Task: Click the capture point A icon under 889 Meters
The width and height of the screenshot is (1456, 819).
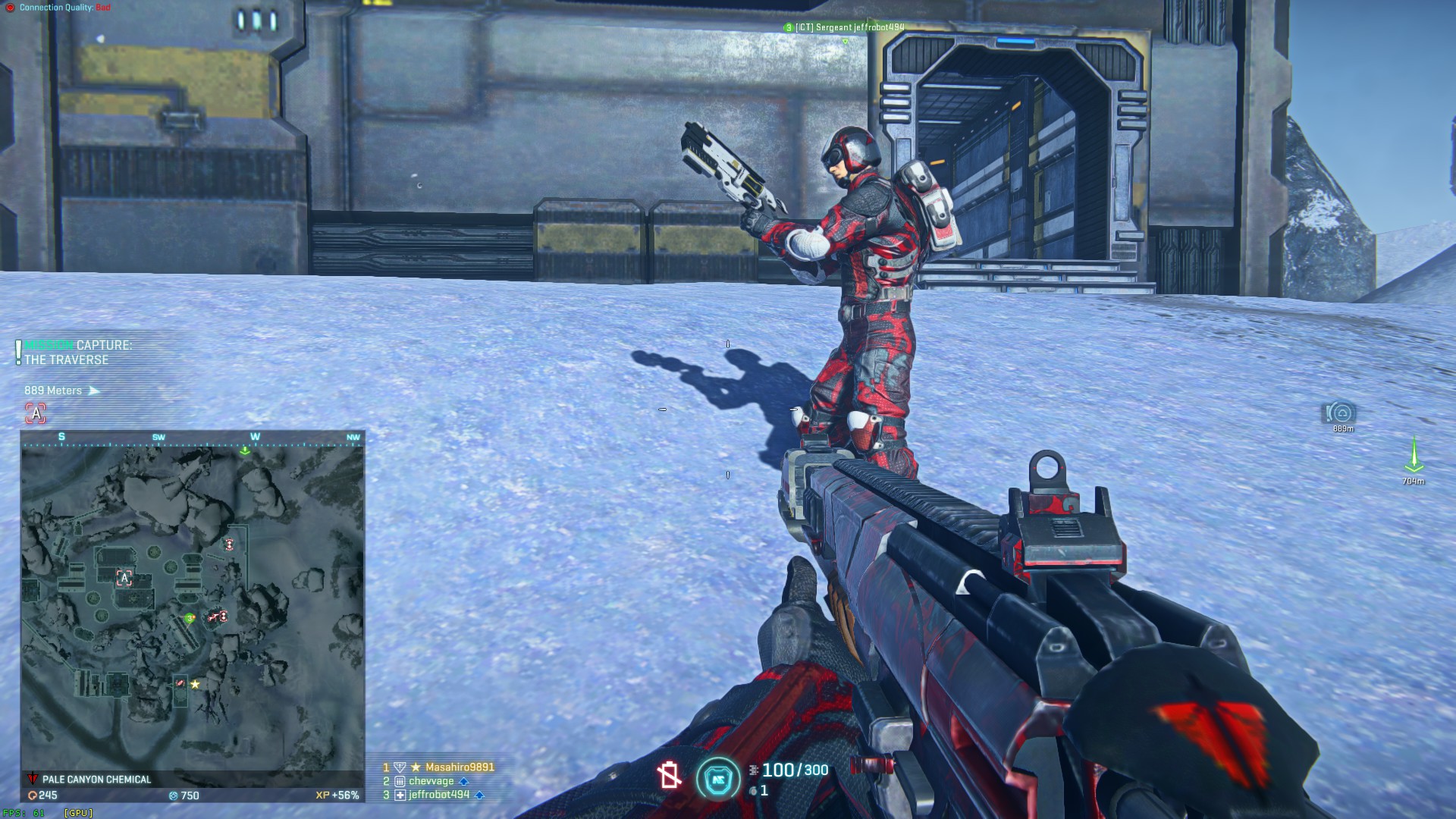Action: (x=36, y=413)
